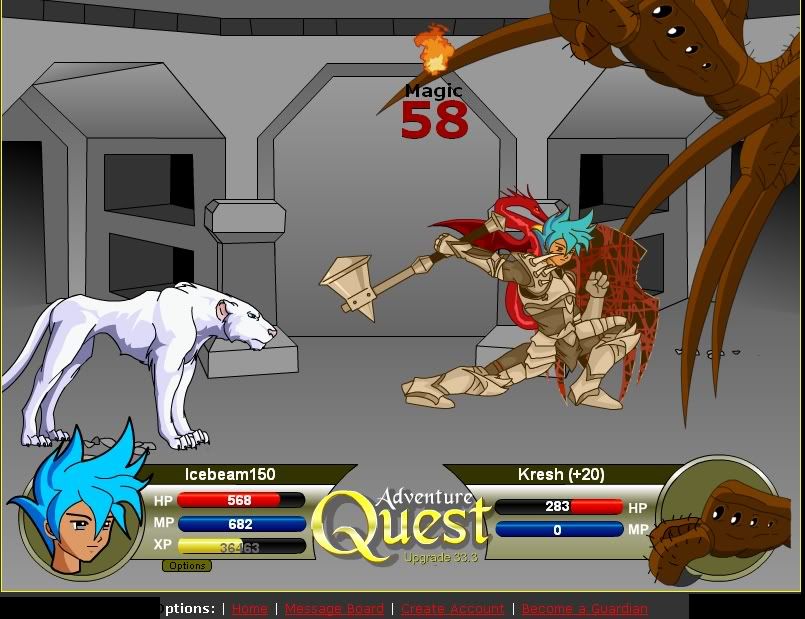Click the Kresh enemy portrait
805x619 pixels.
click(716, 518)
